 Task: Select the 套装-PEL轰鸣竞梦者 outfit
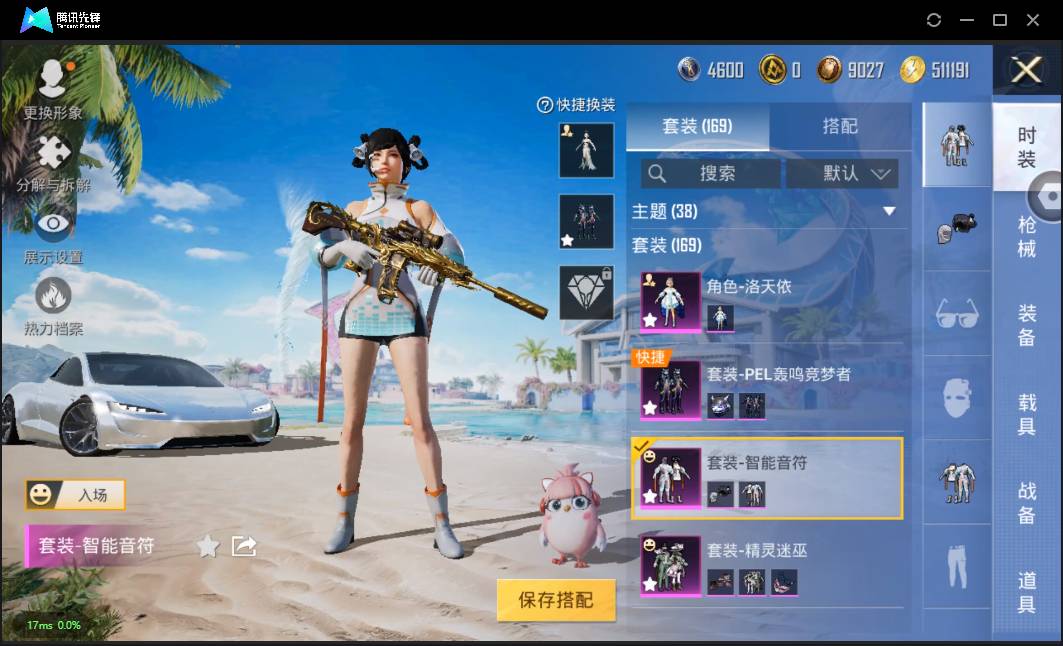pyautogui.click(x=770, y=389)
